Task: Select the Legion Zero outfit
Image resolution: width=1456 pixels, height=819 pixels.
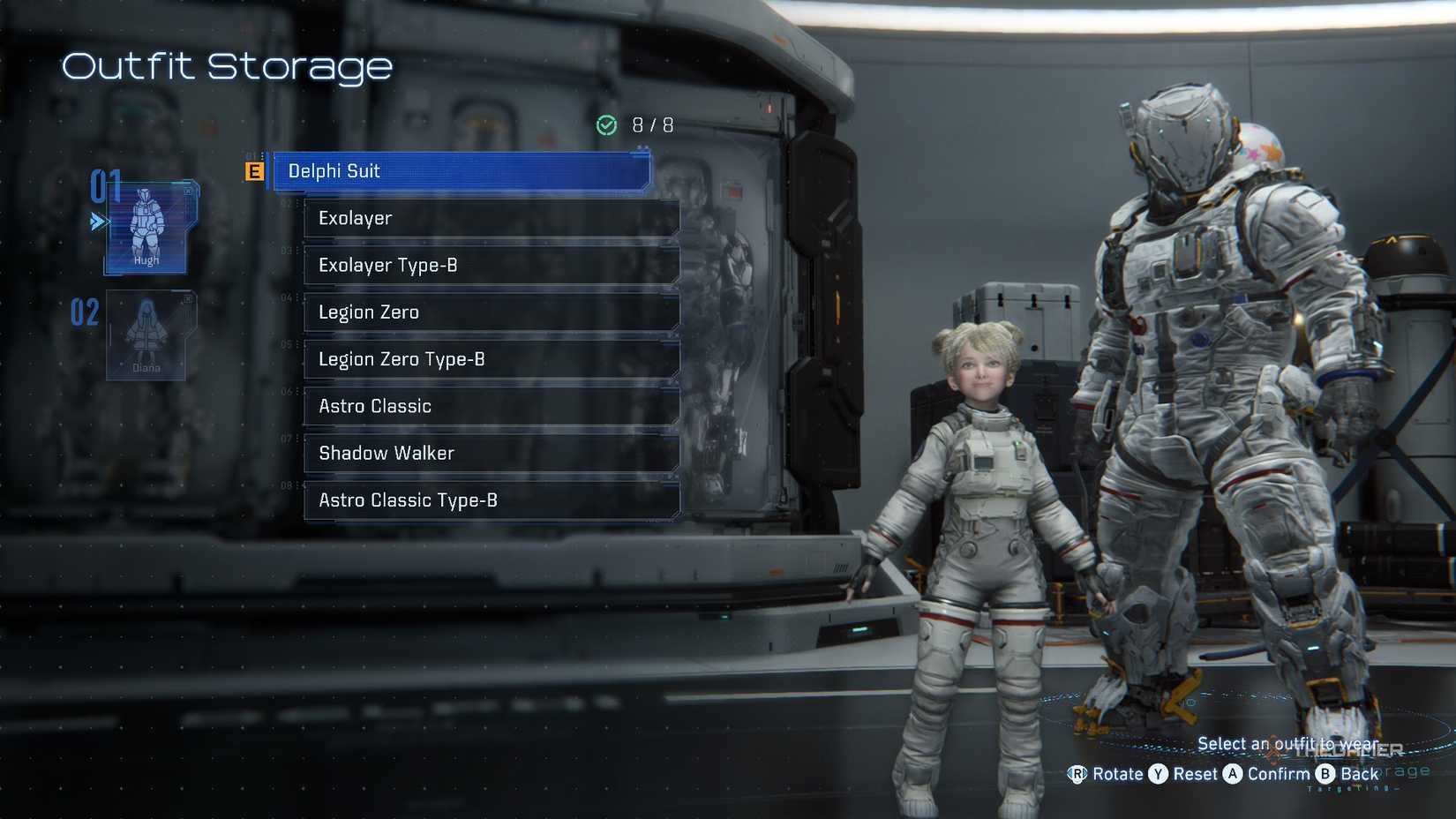Action: pyautogui.click(x=492, y=312)
